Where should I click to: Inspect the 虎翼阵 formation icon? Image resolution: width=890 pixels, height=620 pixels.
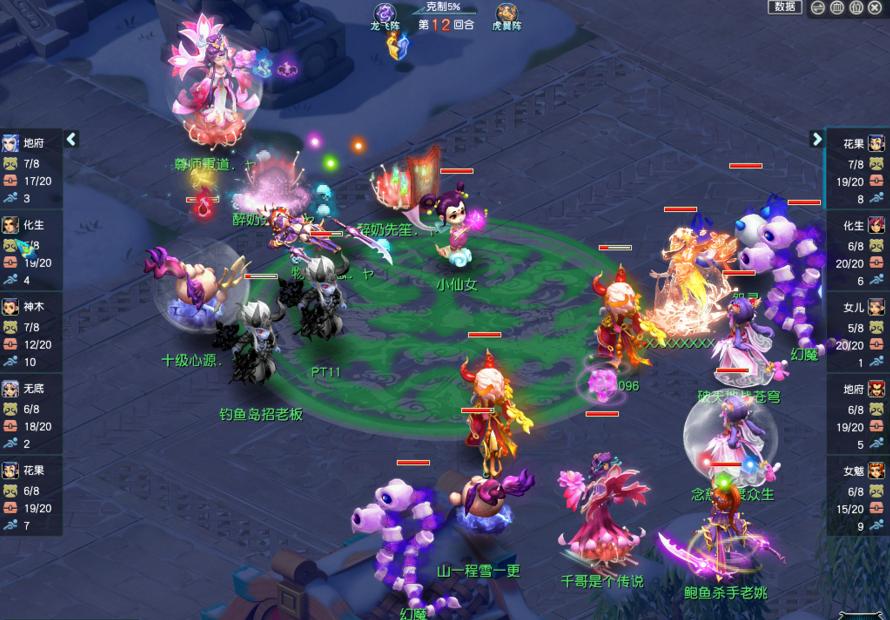[x=508, y=13]
